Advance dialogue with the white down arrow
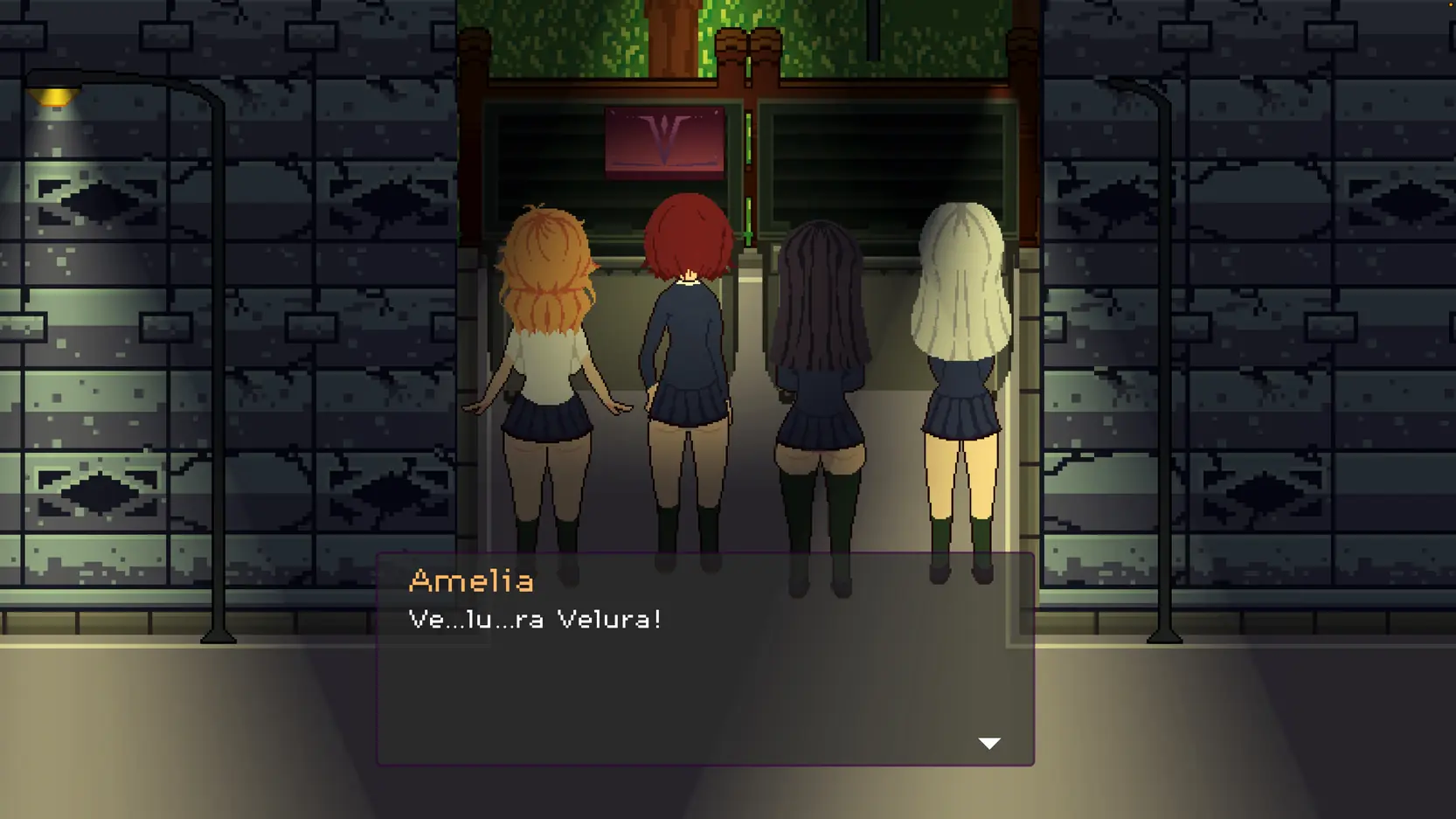This screenshot has width=1456, height=819. coord(988,743)
